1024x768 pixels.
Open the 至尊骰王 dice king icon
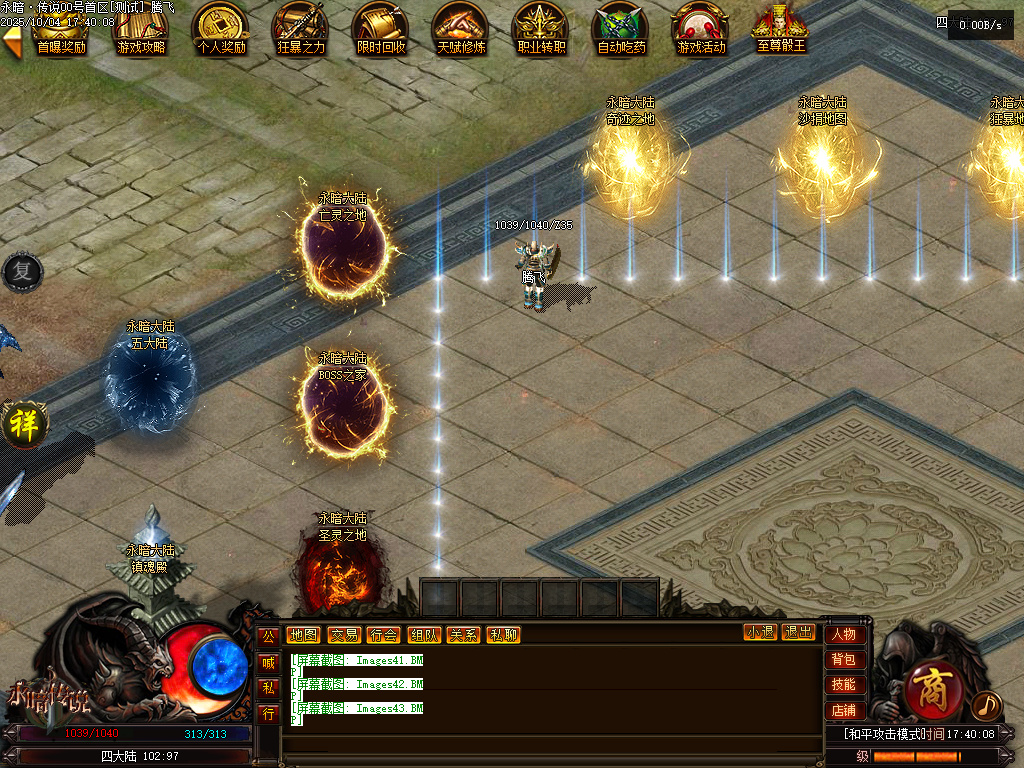point(781,28)
